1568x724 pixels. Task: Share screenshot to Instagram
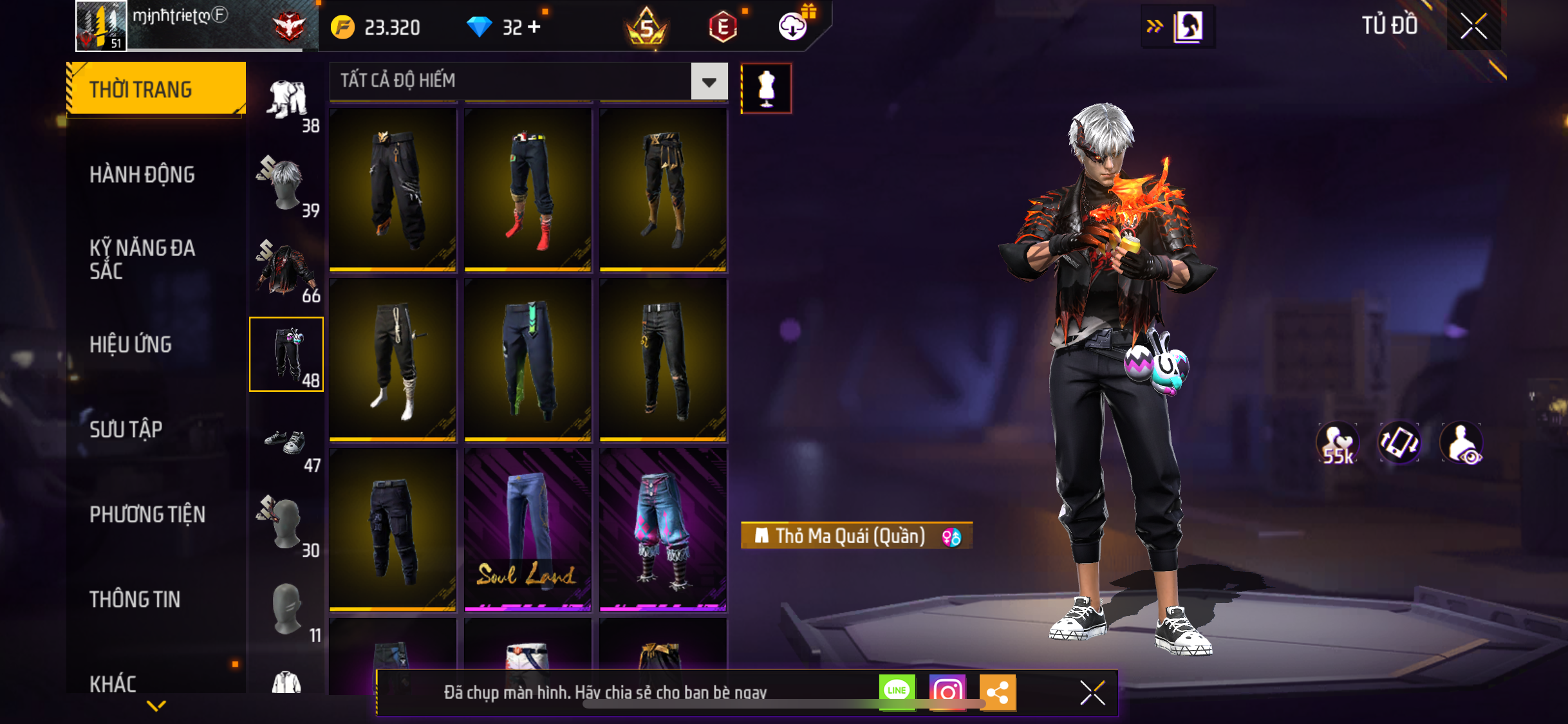click(947, 692)
